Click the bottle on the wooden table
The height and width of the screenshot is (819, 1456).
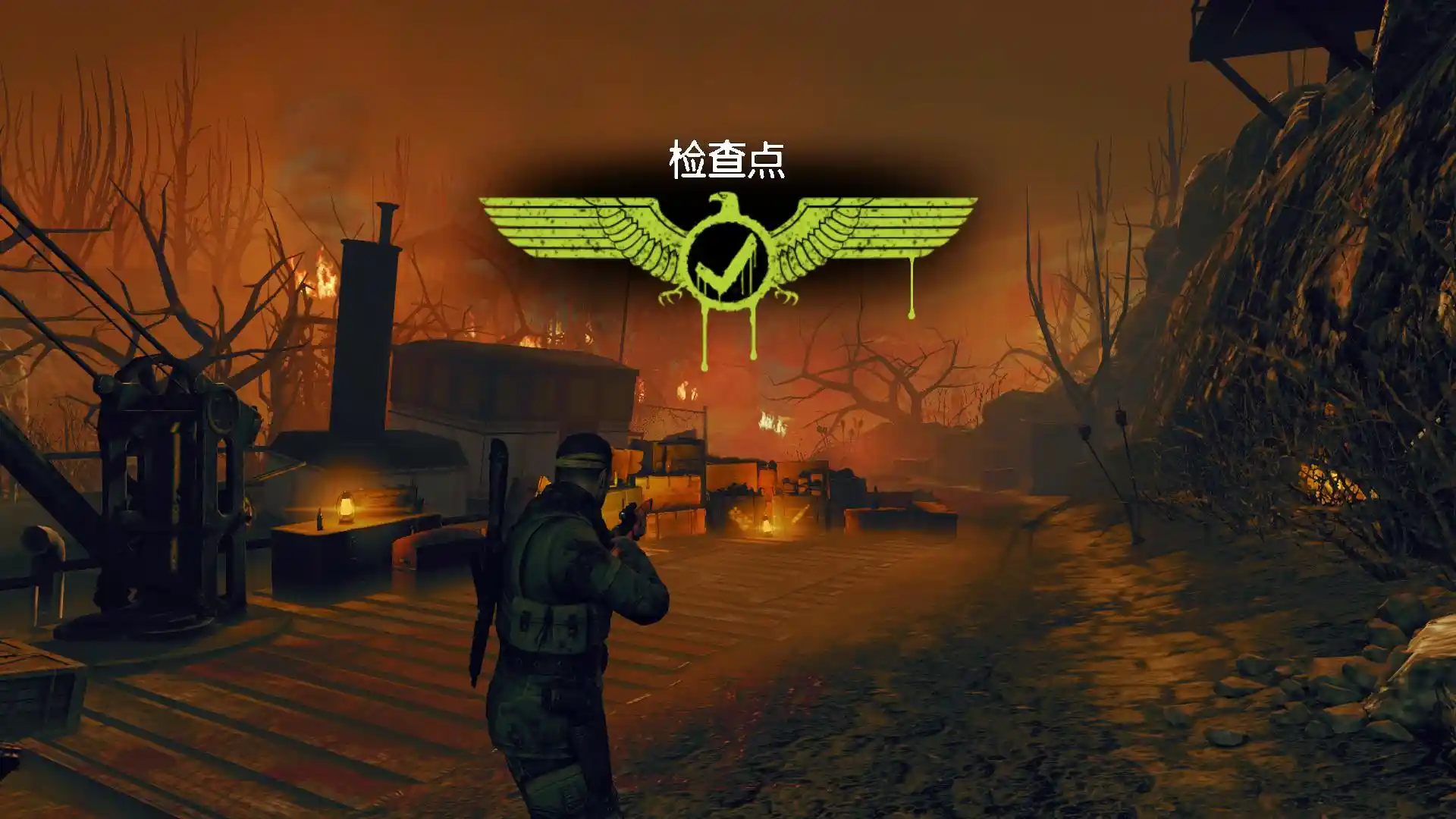322,519
